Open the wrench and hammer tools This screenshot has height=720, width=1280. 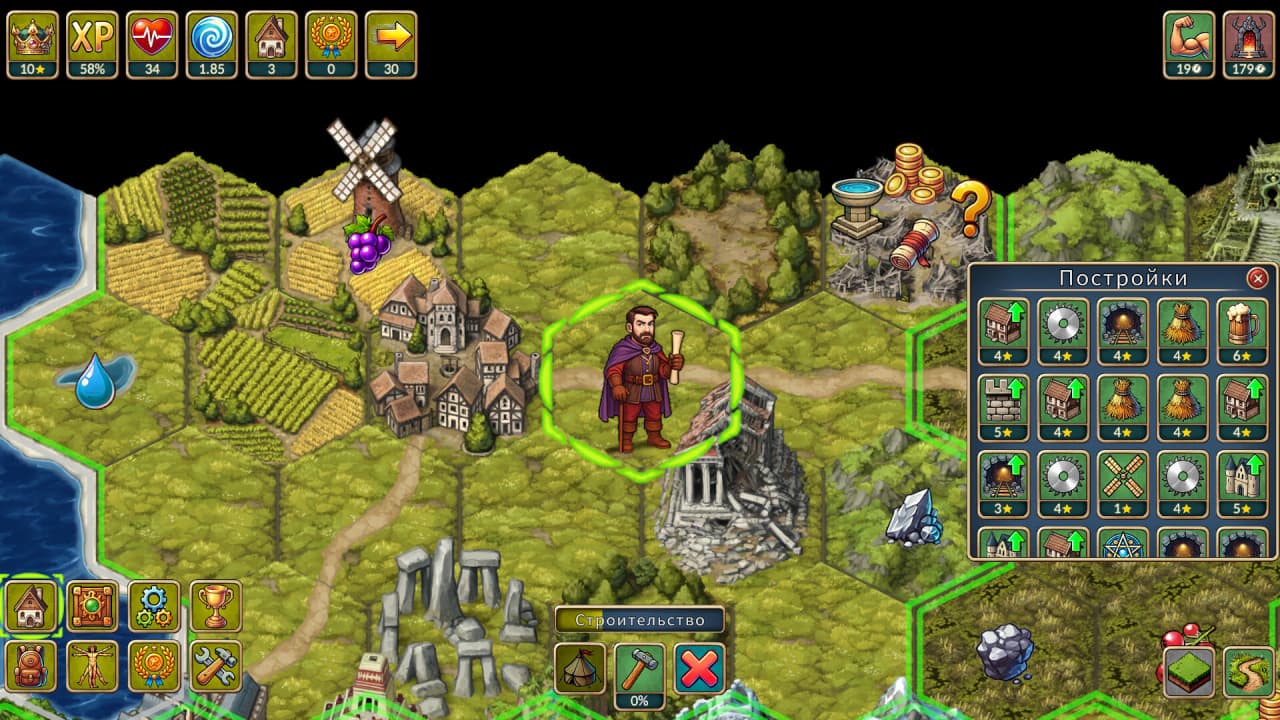coord(215,666)
